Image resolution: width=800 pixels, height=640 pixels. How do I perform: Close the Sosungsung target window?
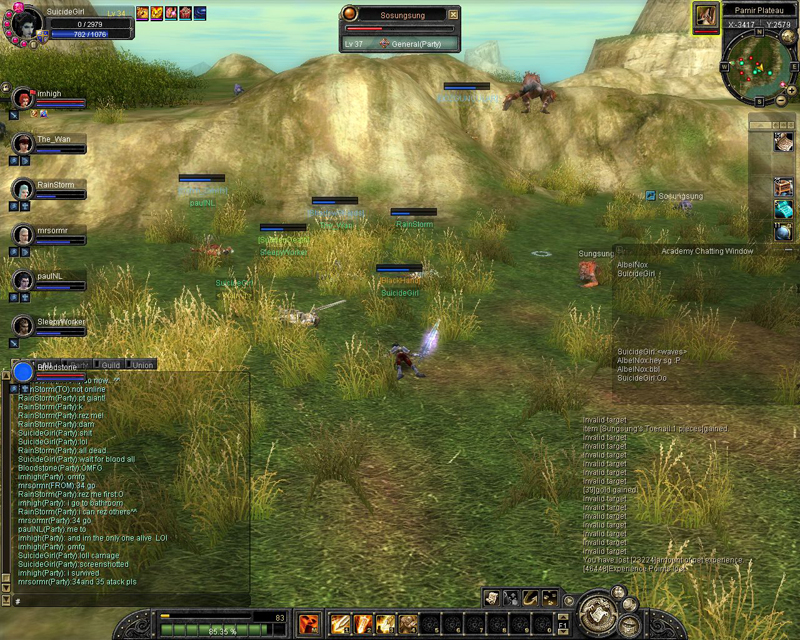pyautogui.click(x=453, y=15)
